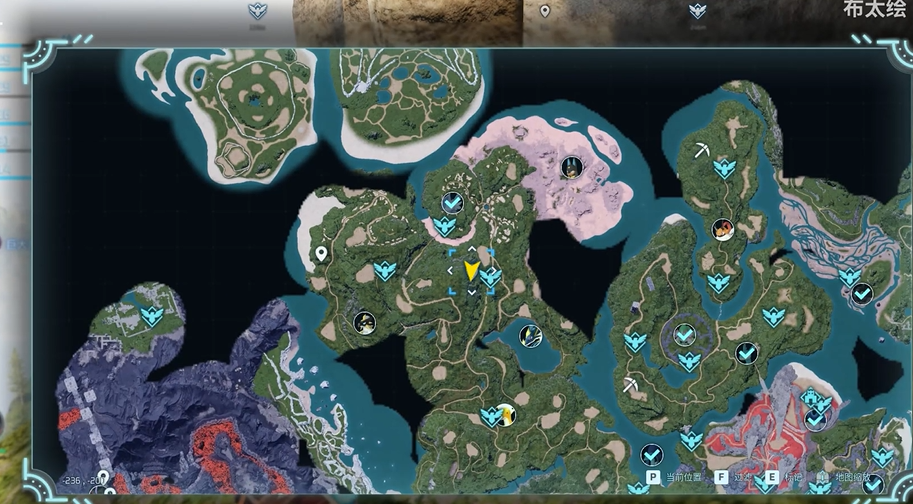Select the white location pin on the west coast
The image size is (913, 504).
point(322,255)
